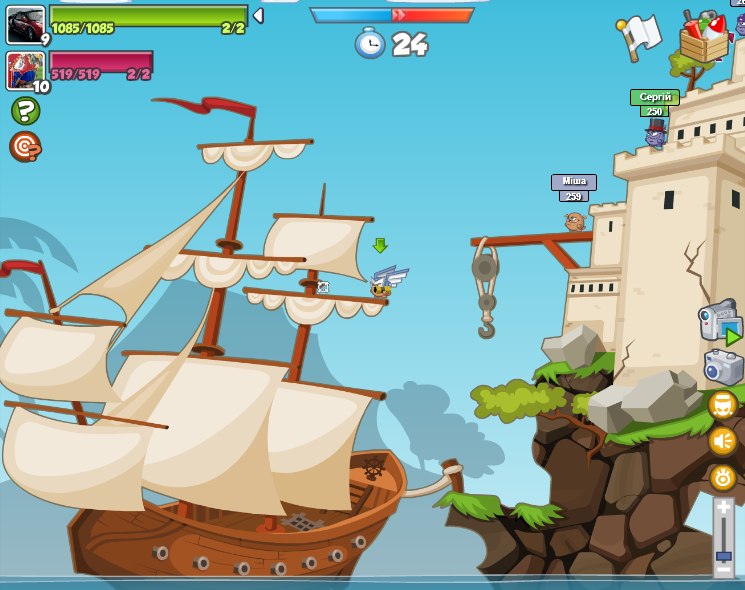Click the blue zoom slider handle
Screen dimensions: 745x590
click(x=723, y=556)
